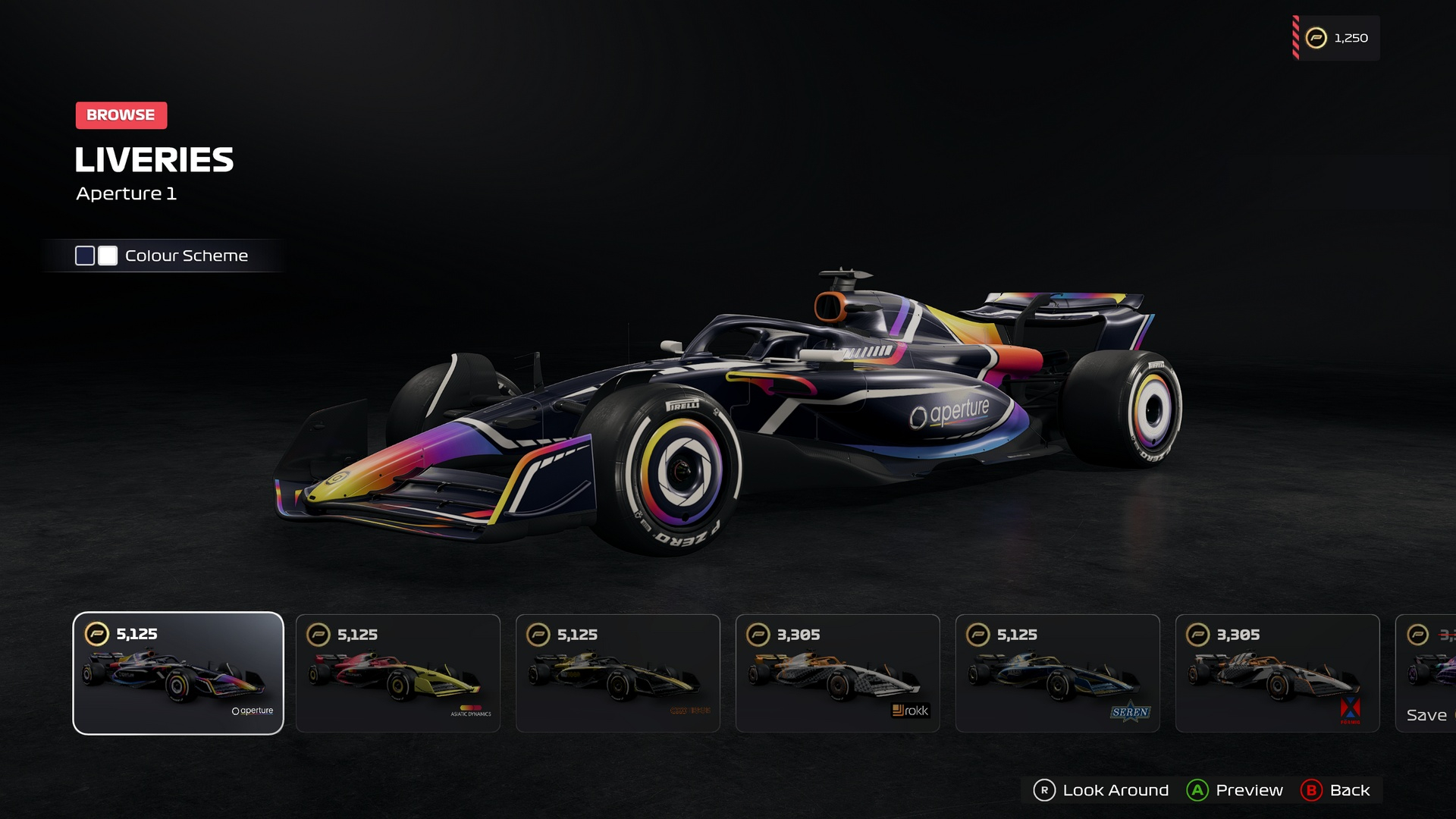Open the Colour Scheme option

tap(162, 256)
